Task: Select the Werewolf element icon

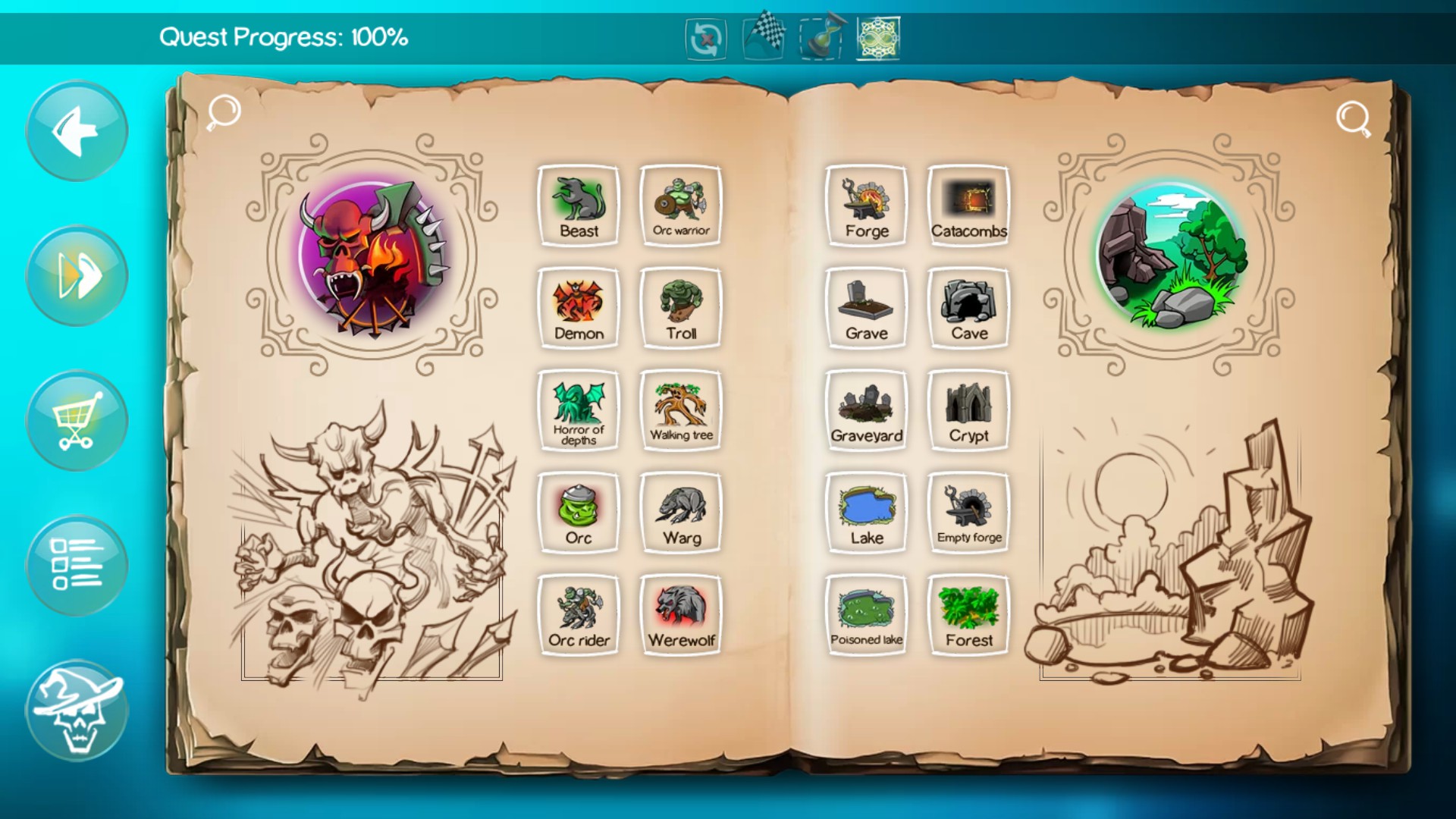Action: pyautogui.click(x=680, y=612)
